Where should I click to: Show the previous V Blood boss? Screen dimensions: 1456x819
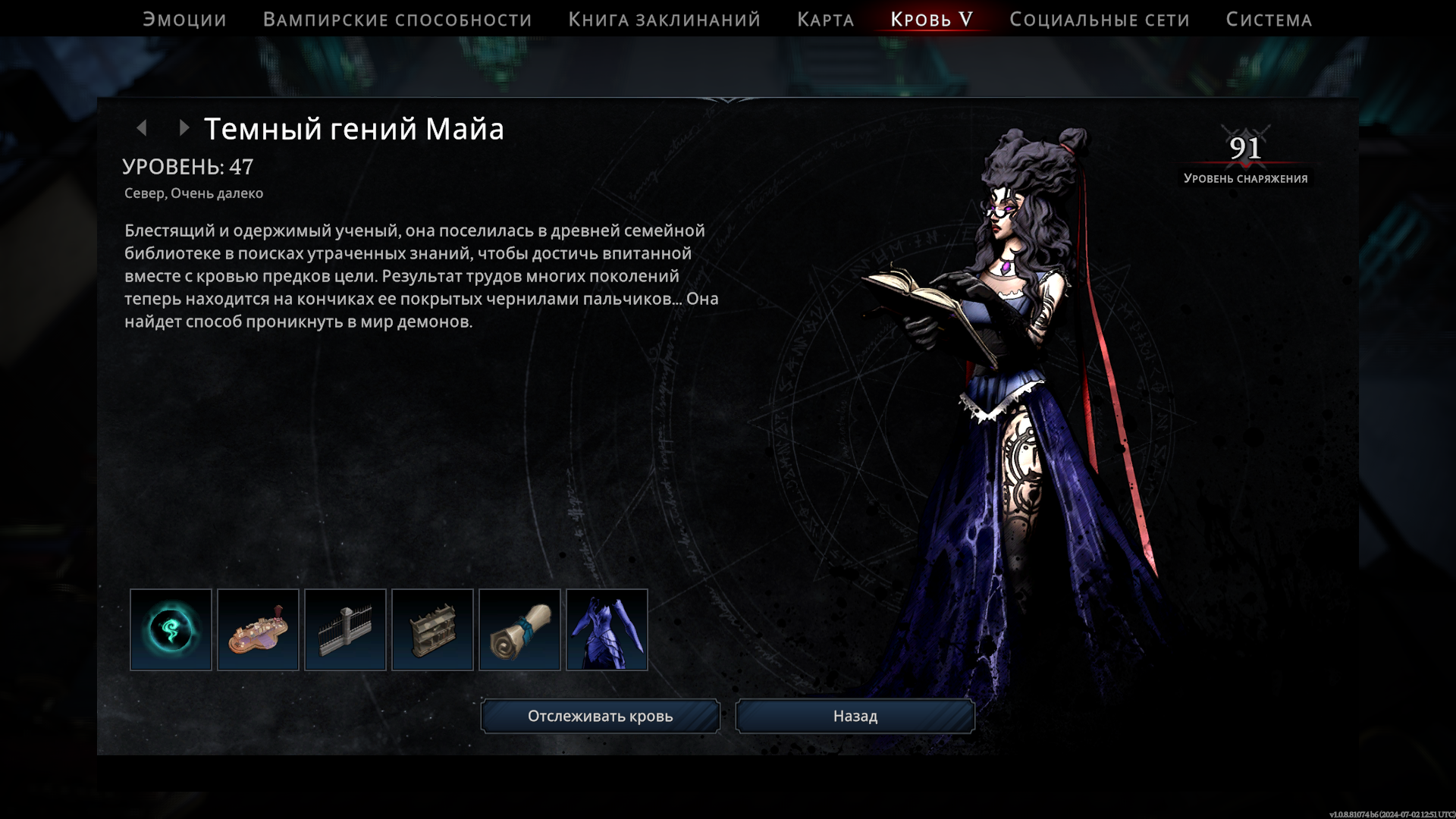click(142, 128)
